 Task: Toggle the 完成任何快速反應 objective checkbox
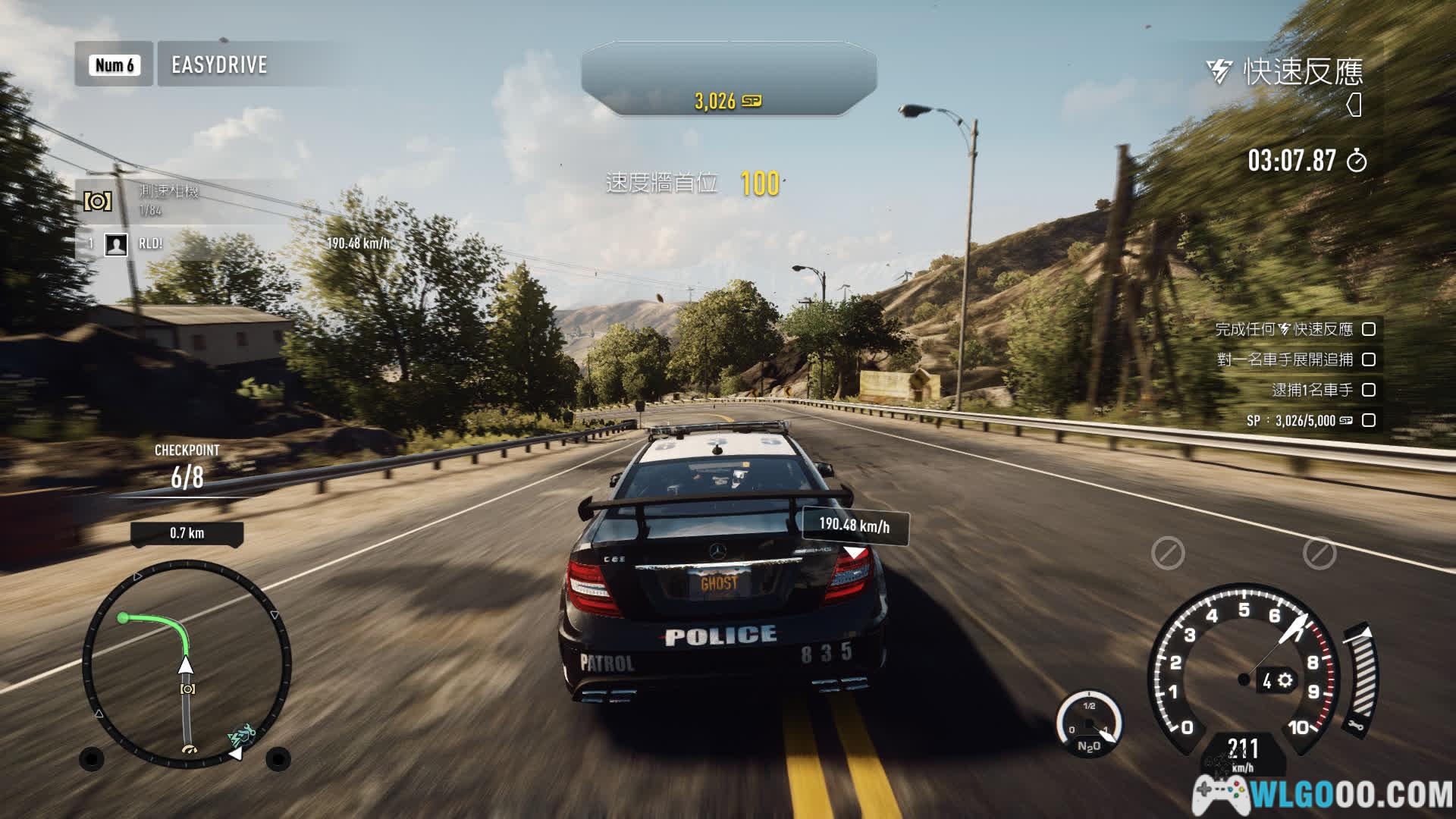1369,329
